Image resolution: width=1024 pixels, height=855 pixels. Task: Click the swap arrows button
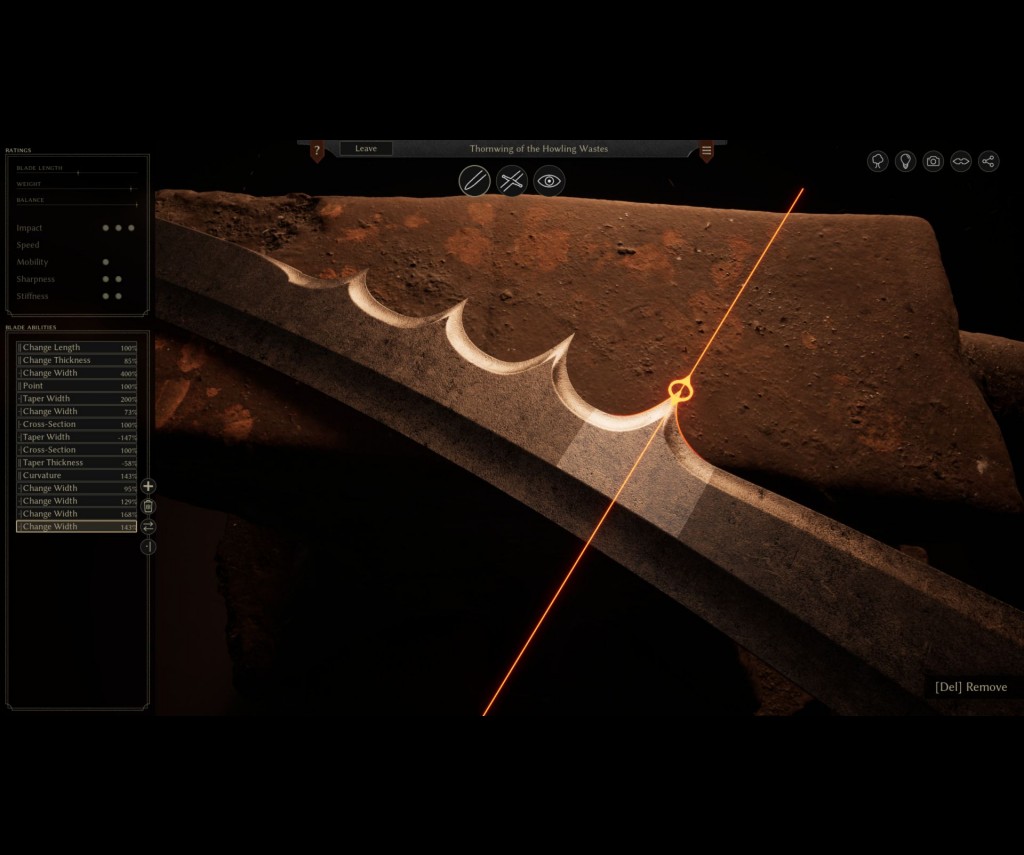coord(148,526)
